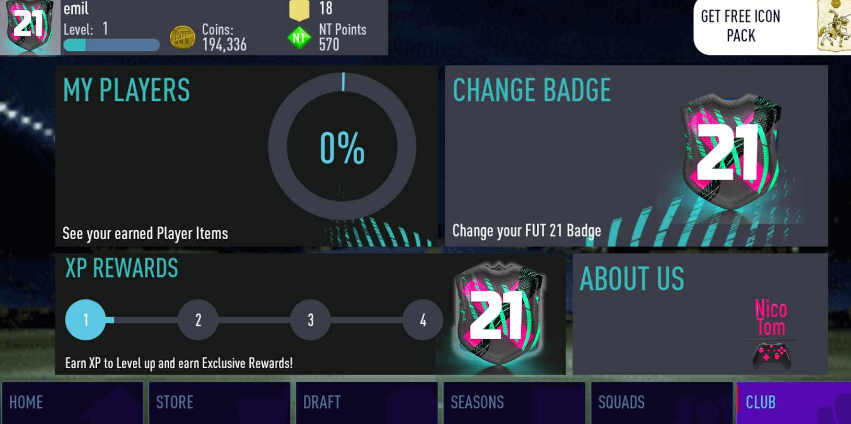Click the profile badge next to emil
Image resolution: width=851 pixels, height=424 pixels.
(28, 26)
